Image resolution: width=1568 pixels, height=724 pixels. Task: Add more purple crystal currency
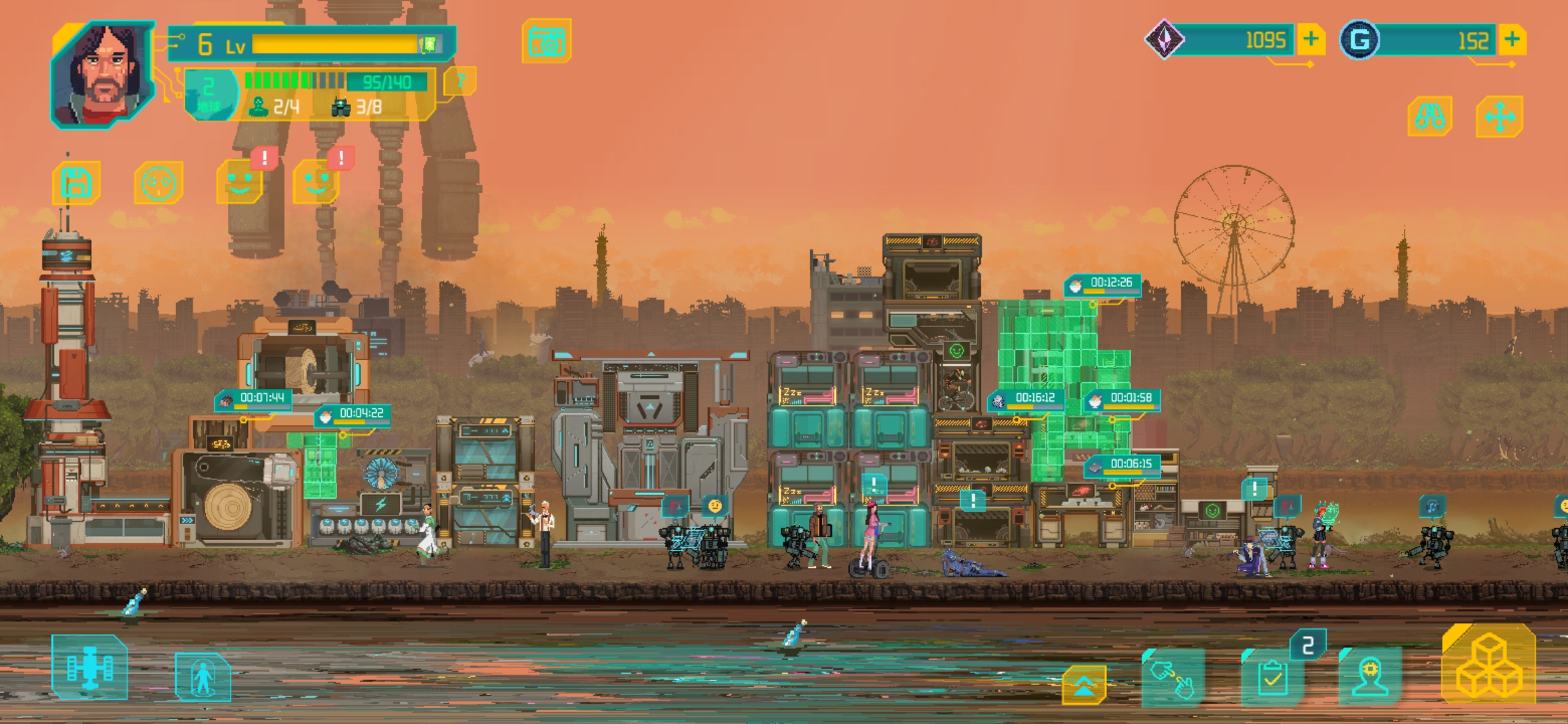1311,40
